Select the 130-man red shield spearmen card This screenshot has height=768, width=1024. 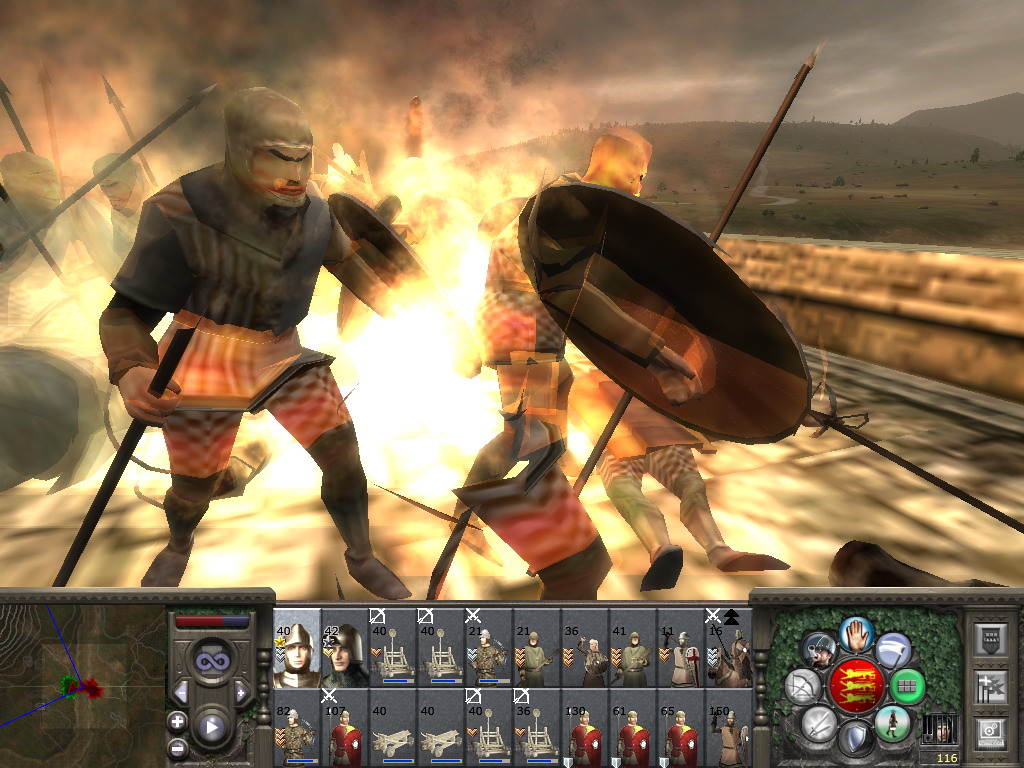click(585, 728)
